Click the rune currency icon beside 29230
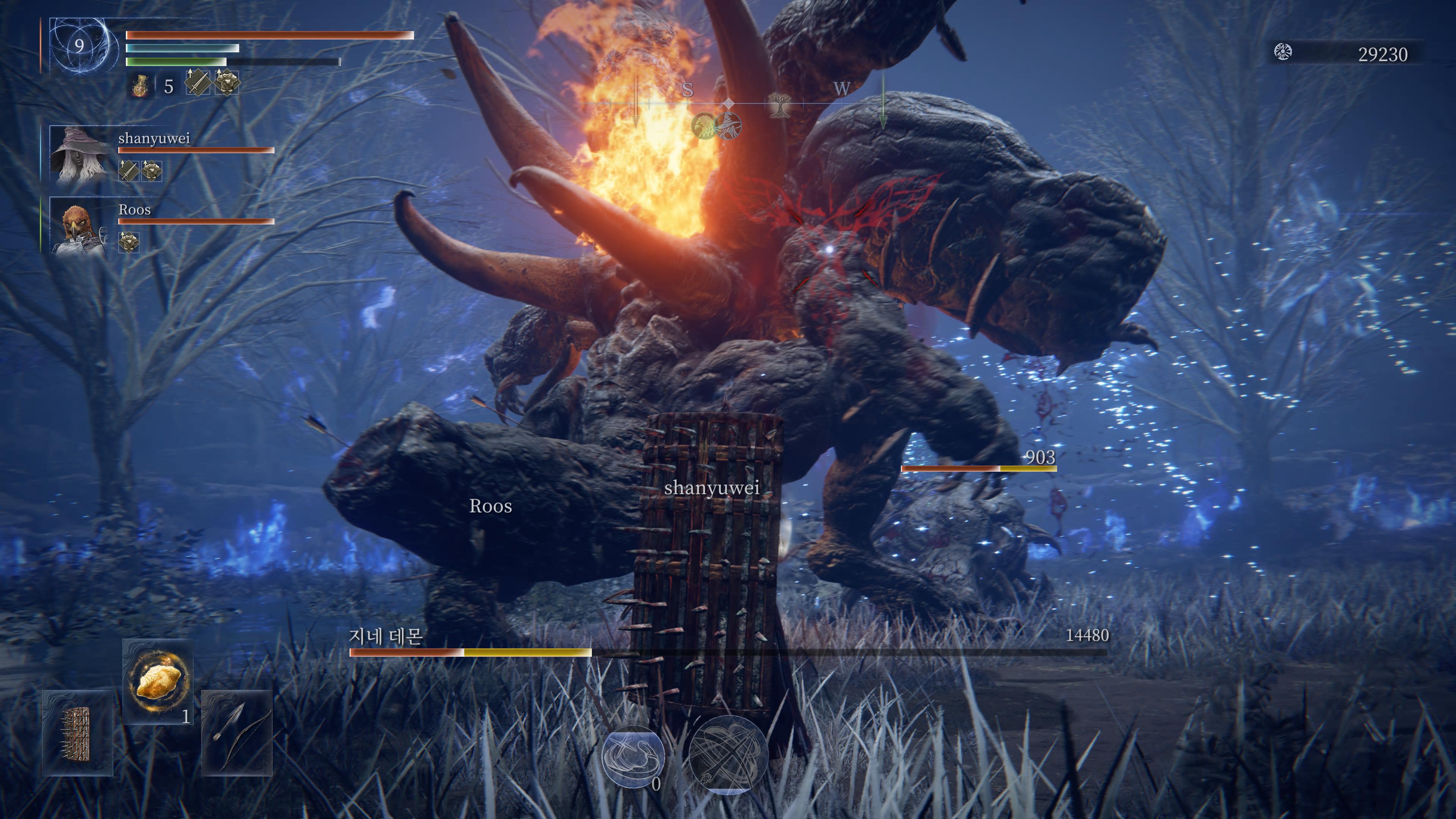1456x819 pixels. pyautogui.click(x=1282, y=53)
